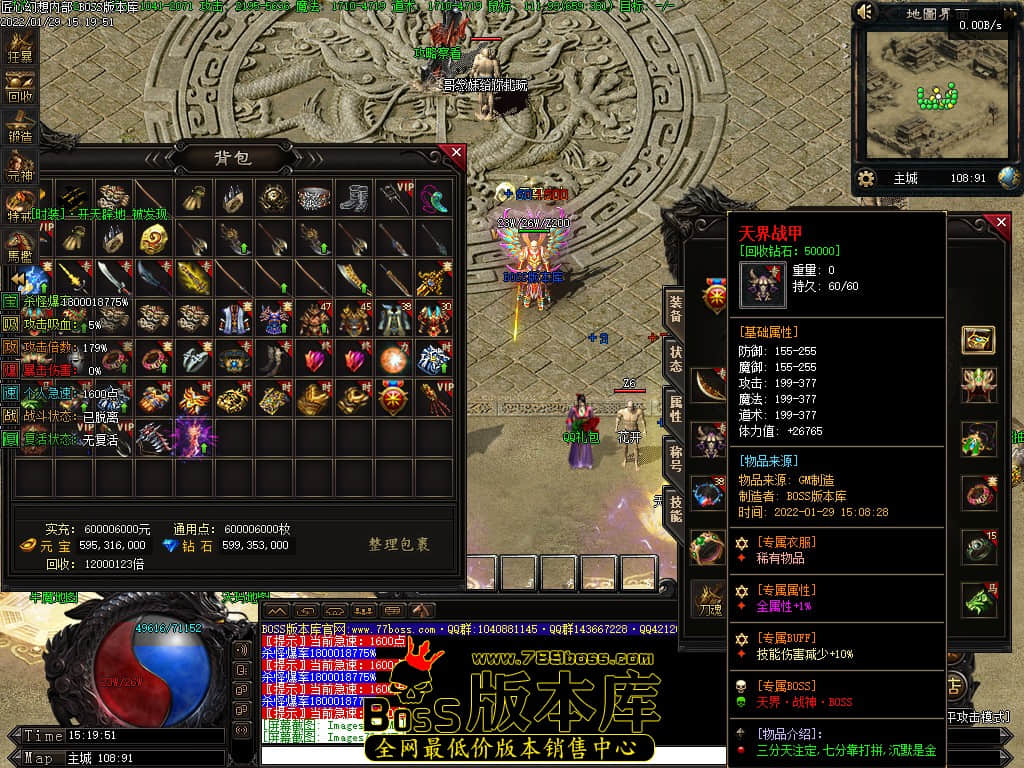
Task: Open the 元神 spirit menu
Action: [20, 168]
